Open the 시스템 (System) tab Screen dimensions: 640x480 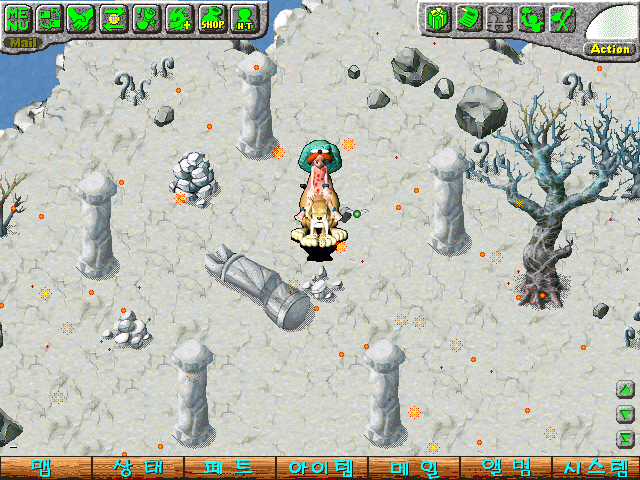[x=596, y=468]
